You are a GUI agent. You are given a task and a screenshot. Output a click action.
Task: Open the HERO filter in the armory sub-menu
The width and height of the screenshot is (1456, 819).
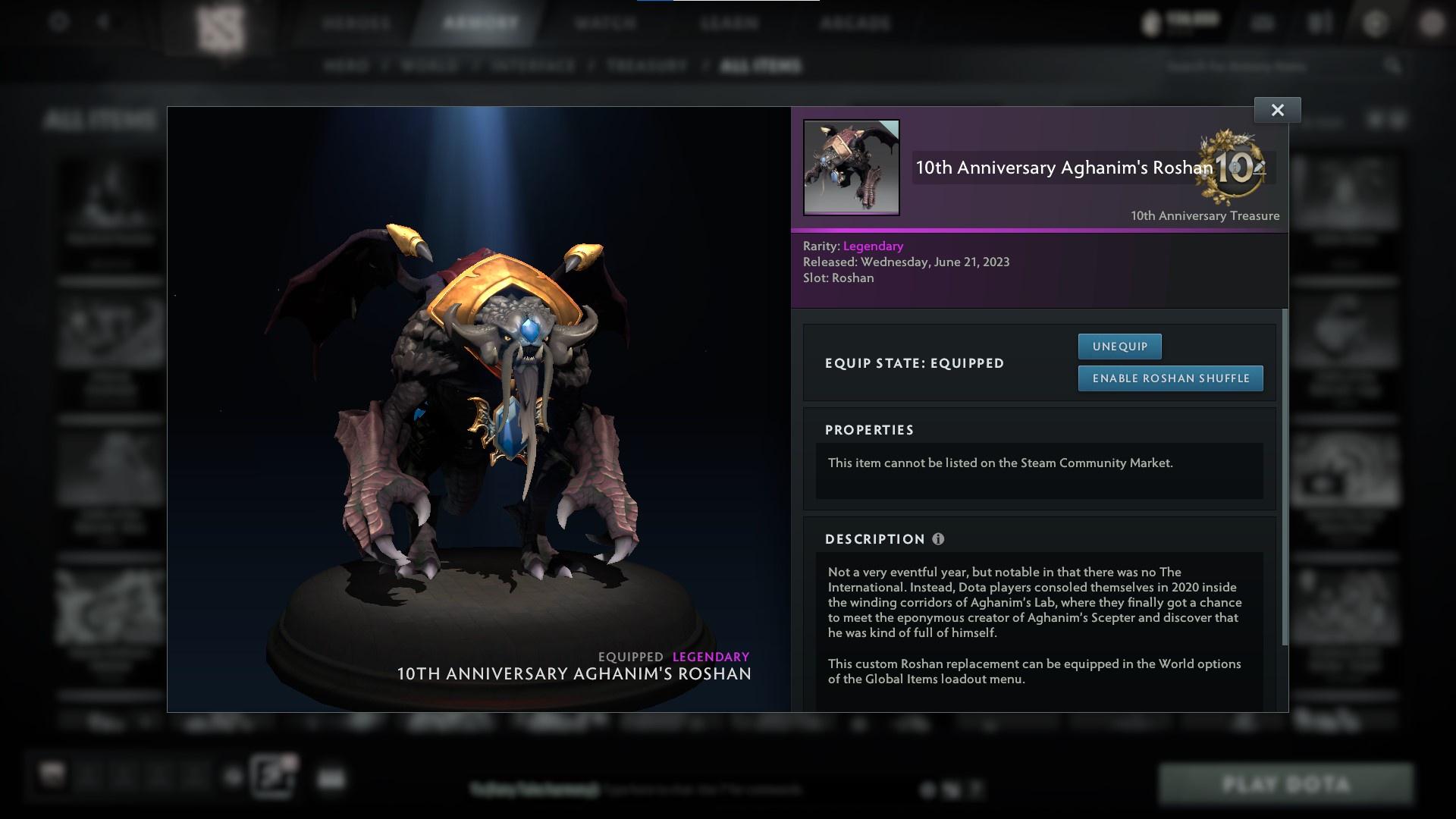click(x=348, y=66)
